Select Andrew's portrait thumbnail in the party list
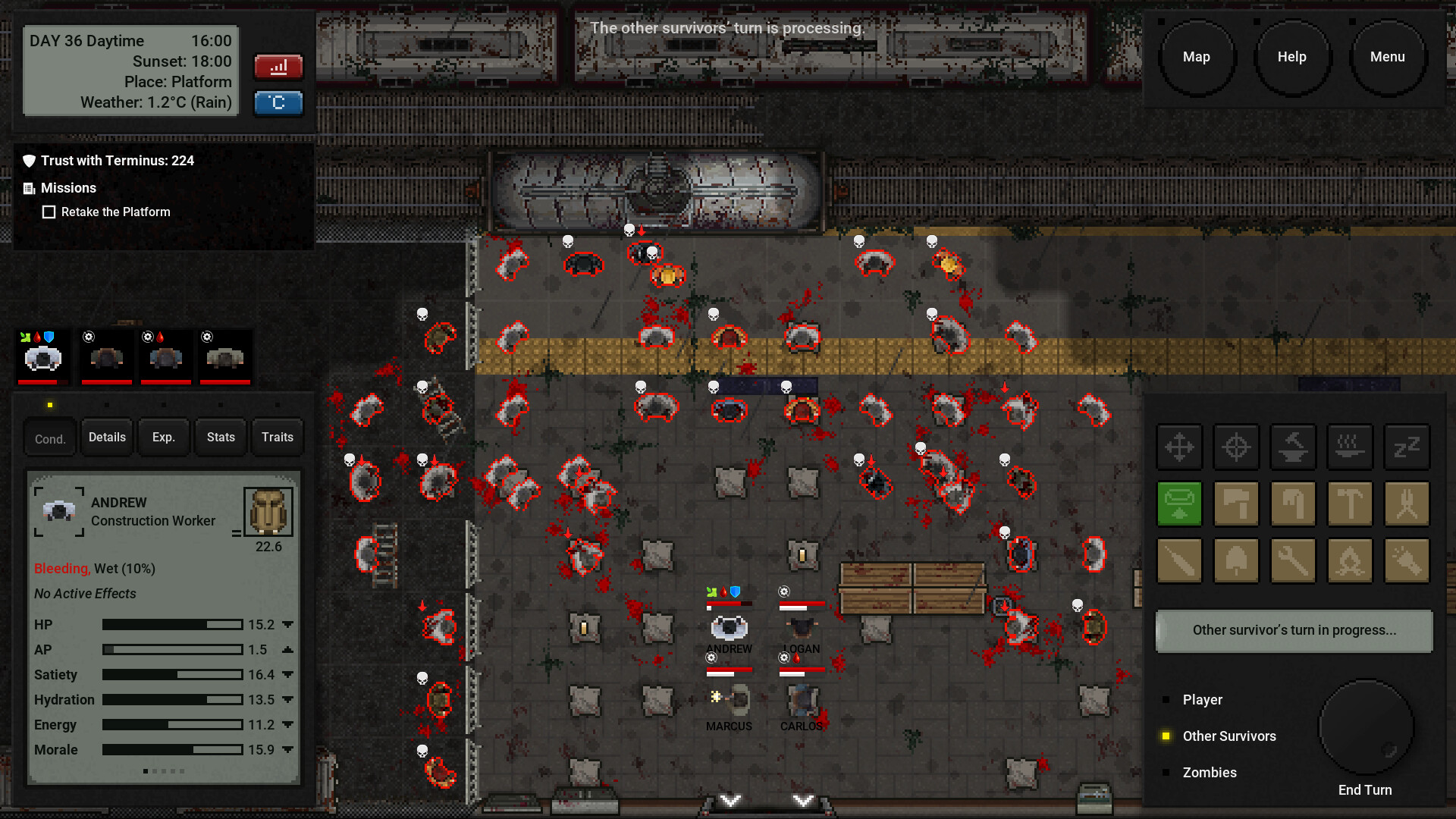 tap(42, 356)
